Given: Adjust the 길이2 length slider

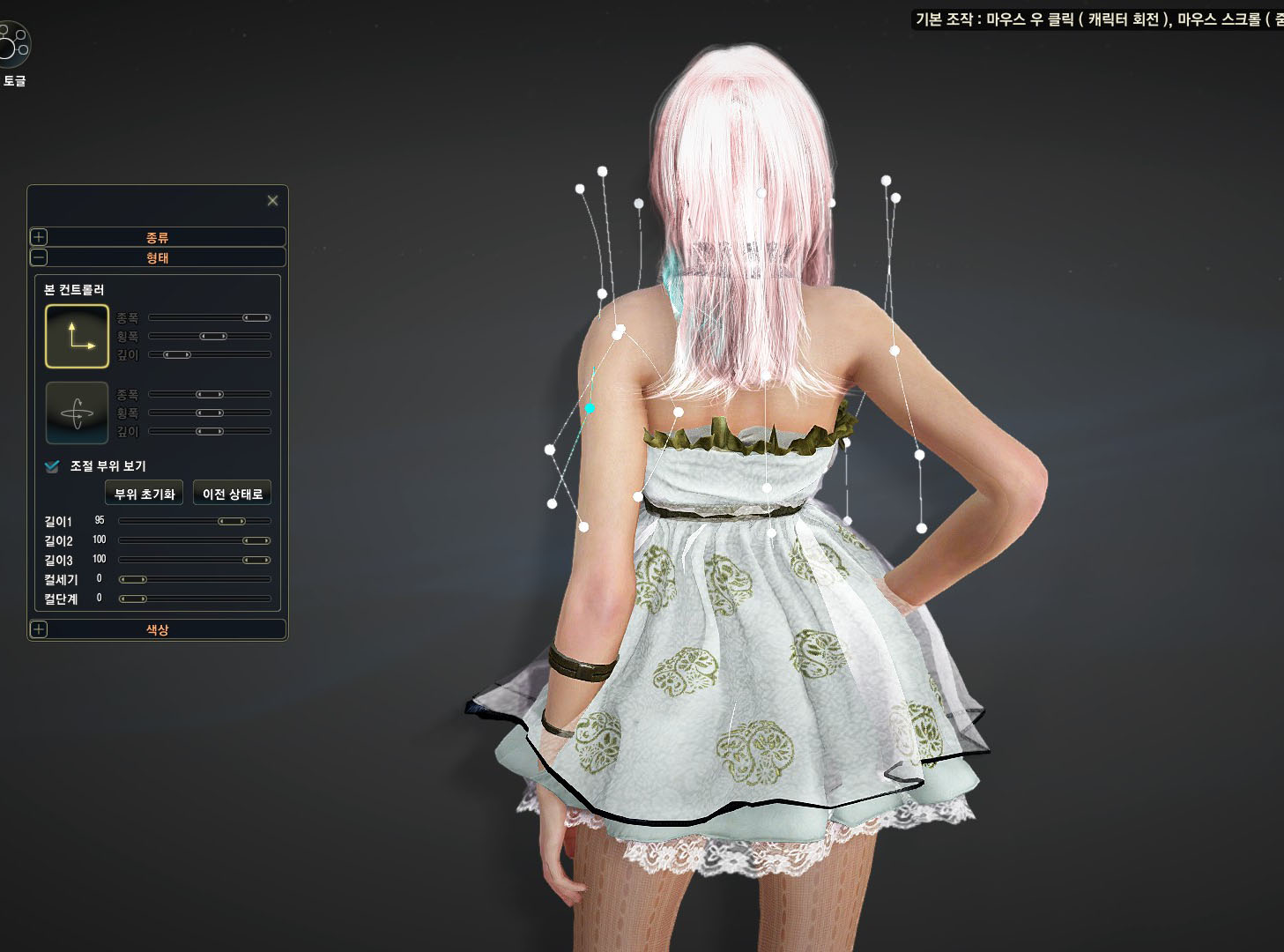Looking at the screenshot, I should tap(256, 541).
